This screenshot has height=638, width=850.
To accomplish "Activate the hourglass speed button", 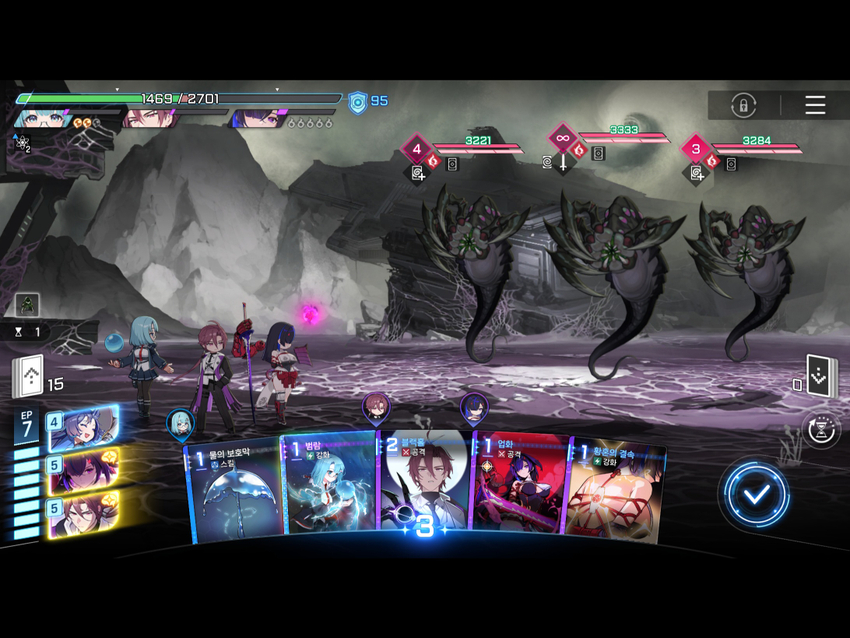I will pyautogui.click(x=821, y=430).
